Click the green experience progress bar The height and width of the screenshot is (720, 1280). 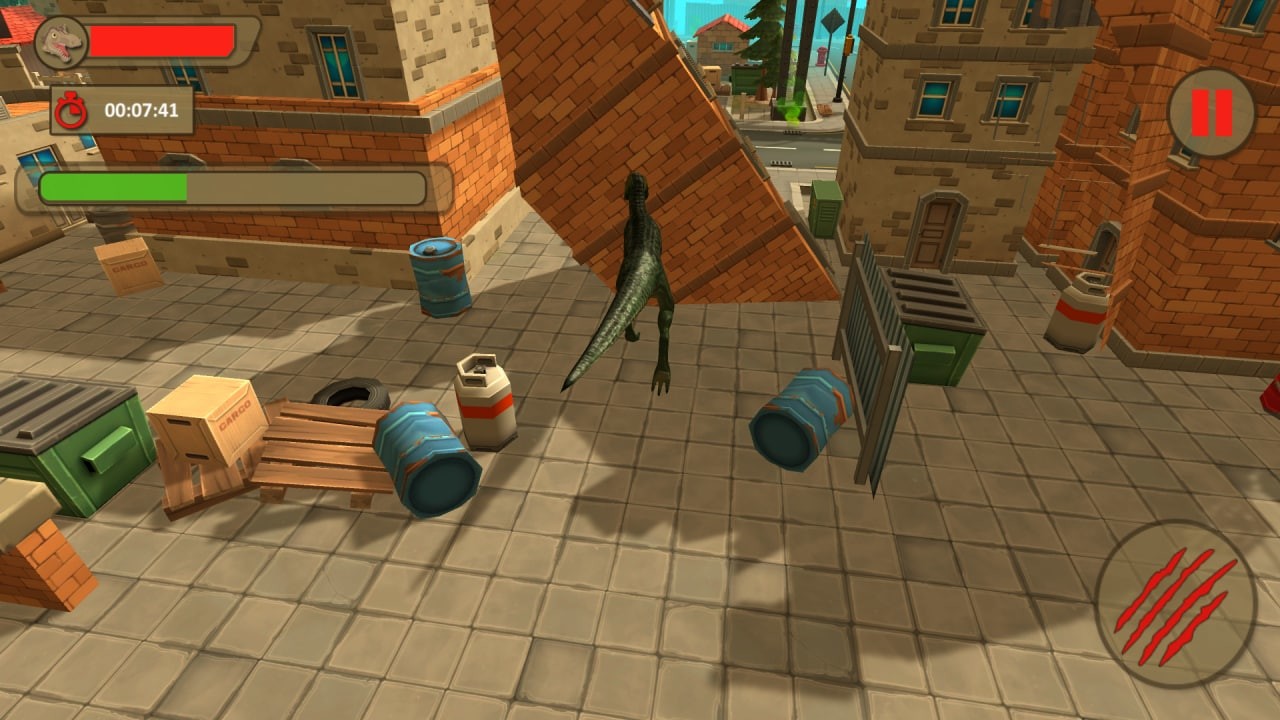(x=115, y=185)
